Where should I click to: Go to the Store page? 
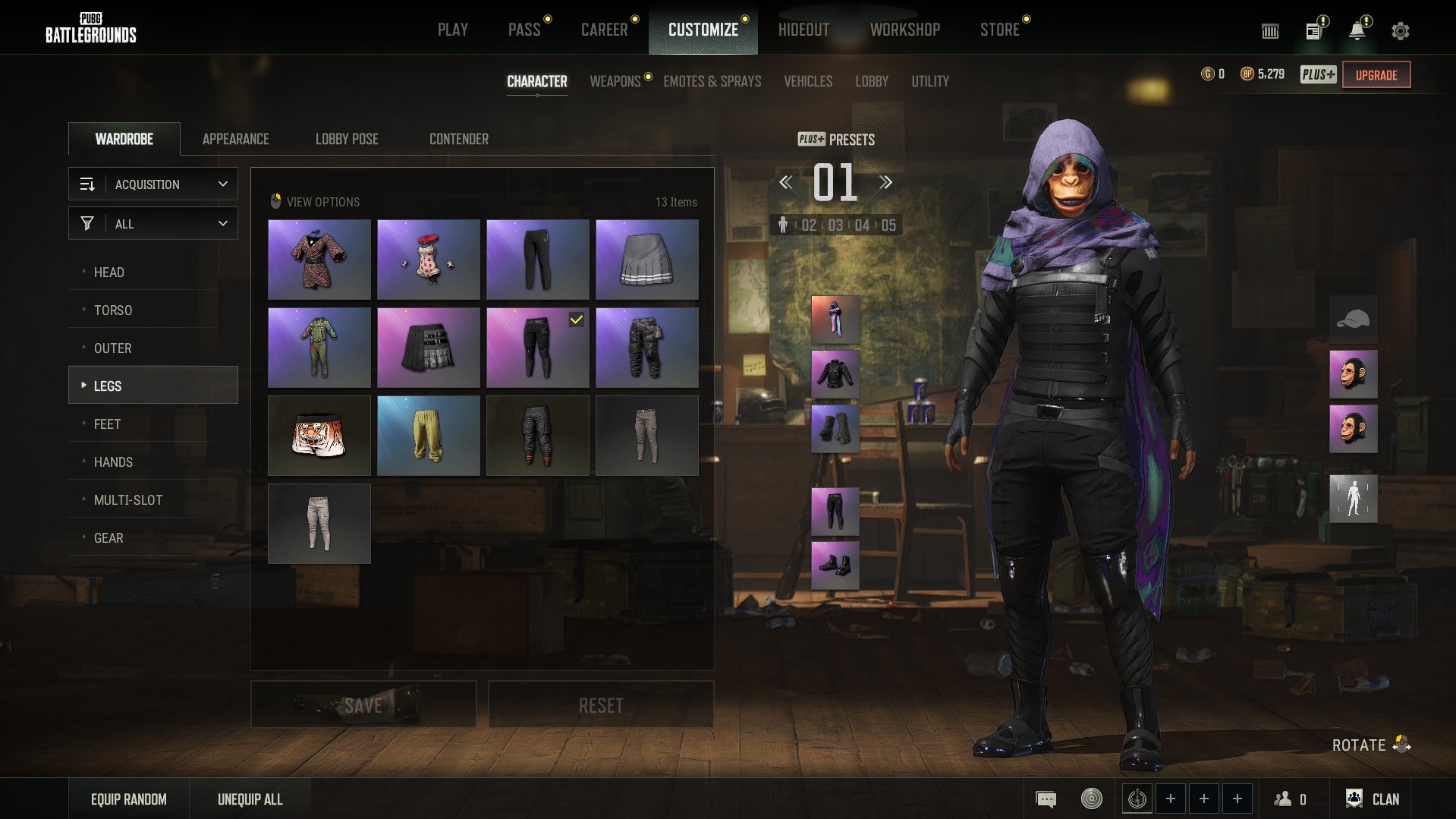tap(999, 30)
